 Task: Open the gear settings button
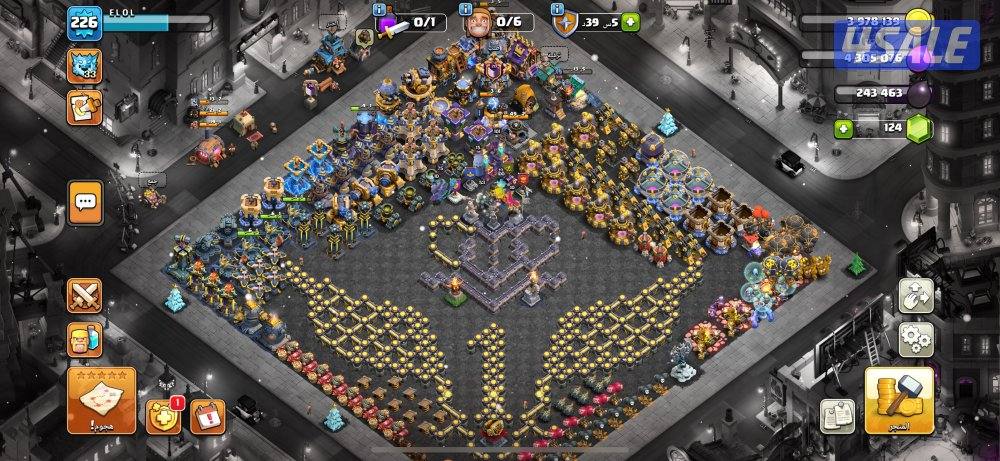click(916, 340)
